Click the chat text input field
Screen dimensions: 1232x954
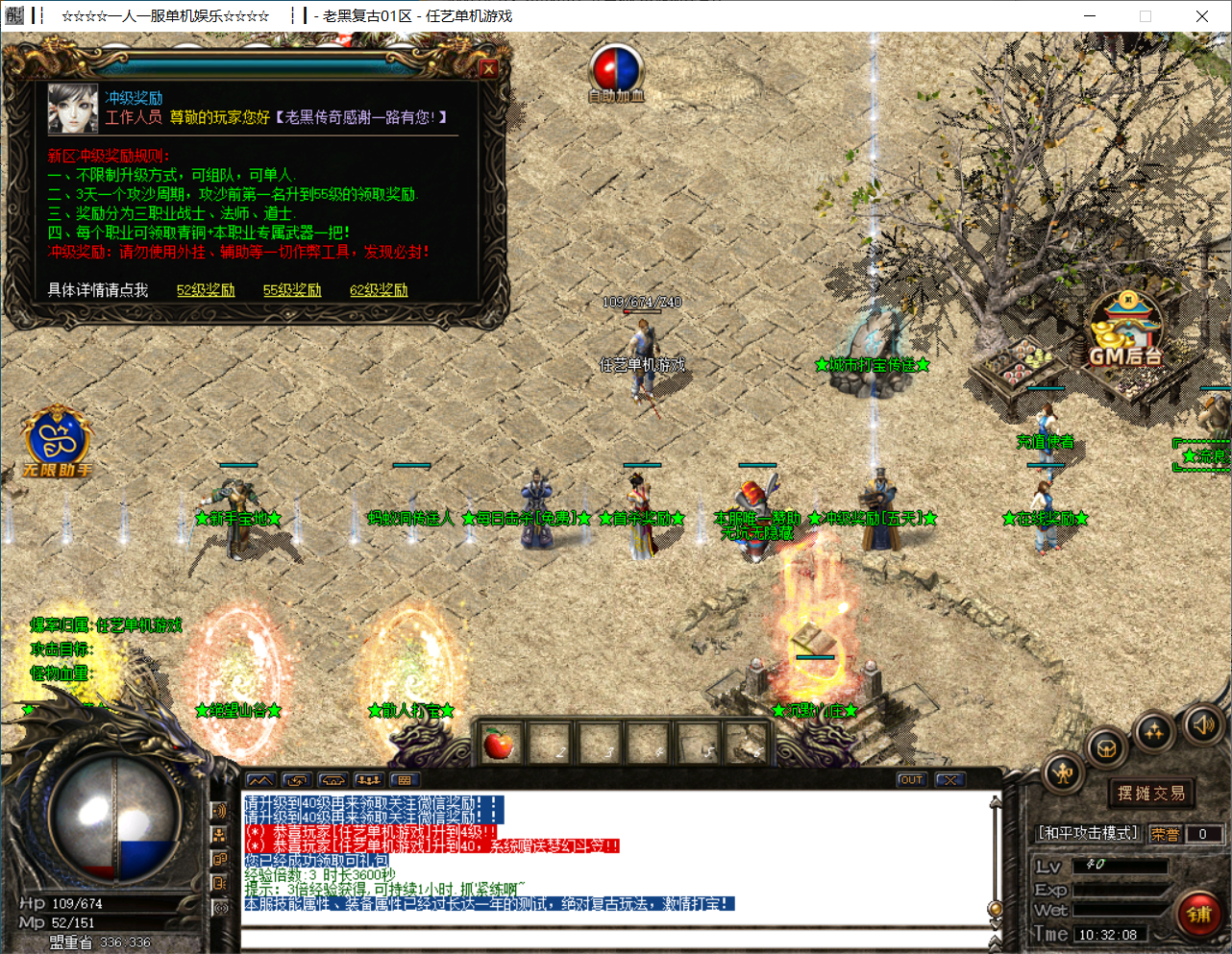click(615, 937)
